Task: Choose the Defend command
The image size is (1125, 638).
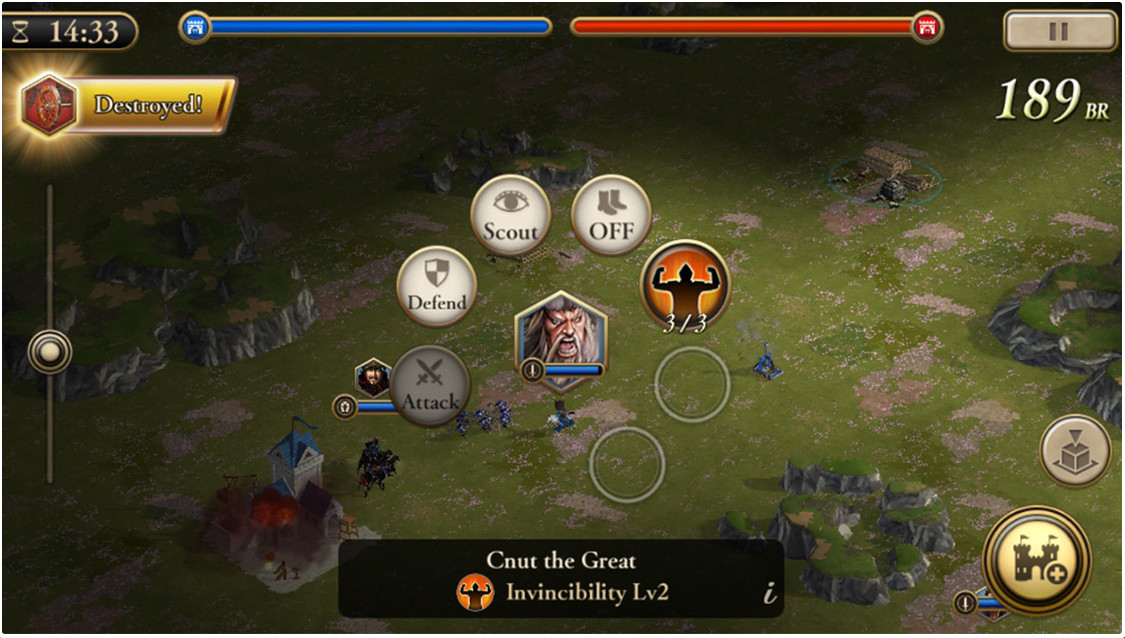Action: tap(437, 287)
